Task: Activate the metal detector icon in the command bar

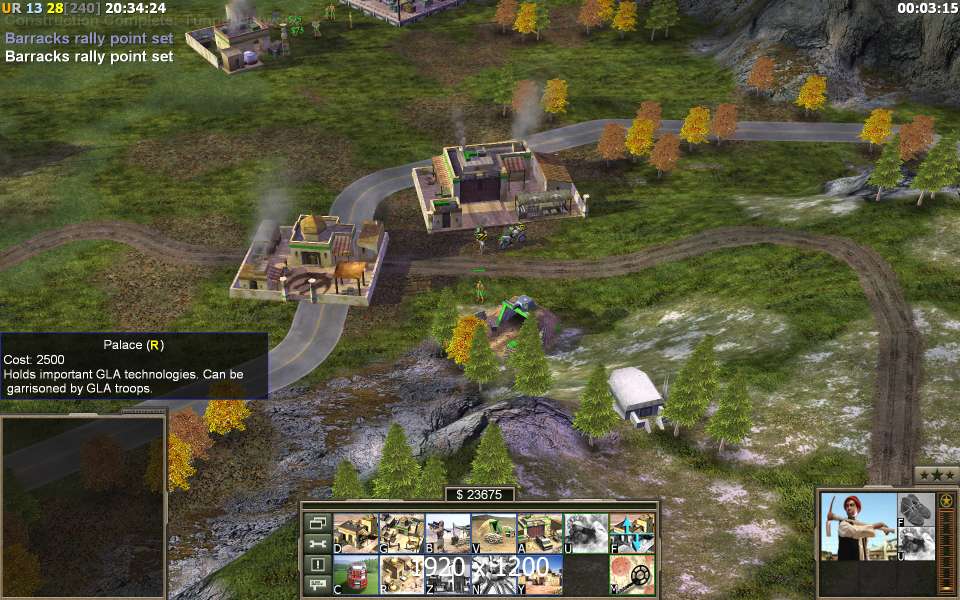Action: (632, 574)
